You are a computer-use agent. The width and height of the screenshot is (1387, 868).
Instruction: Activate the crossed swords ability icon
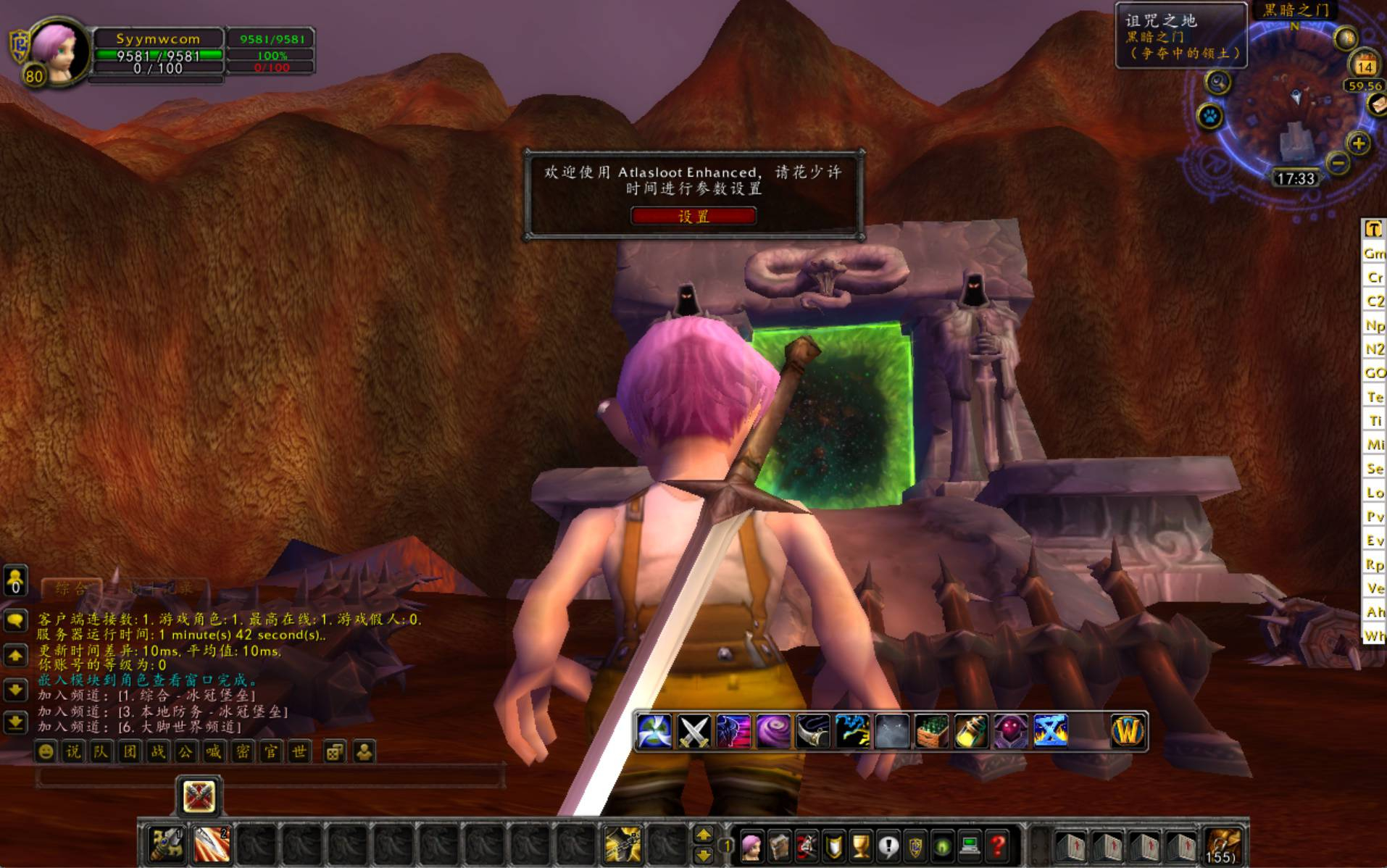tap(693, 731)
